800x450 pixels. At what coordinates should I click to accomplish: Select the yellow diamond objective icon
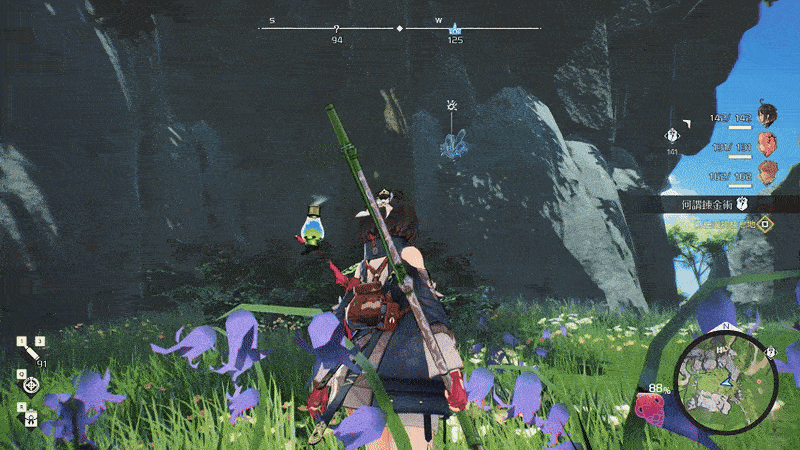tap(764, 225)
